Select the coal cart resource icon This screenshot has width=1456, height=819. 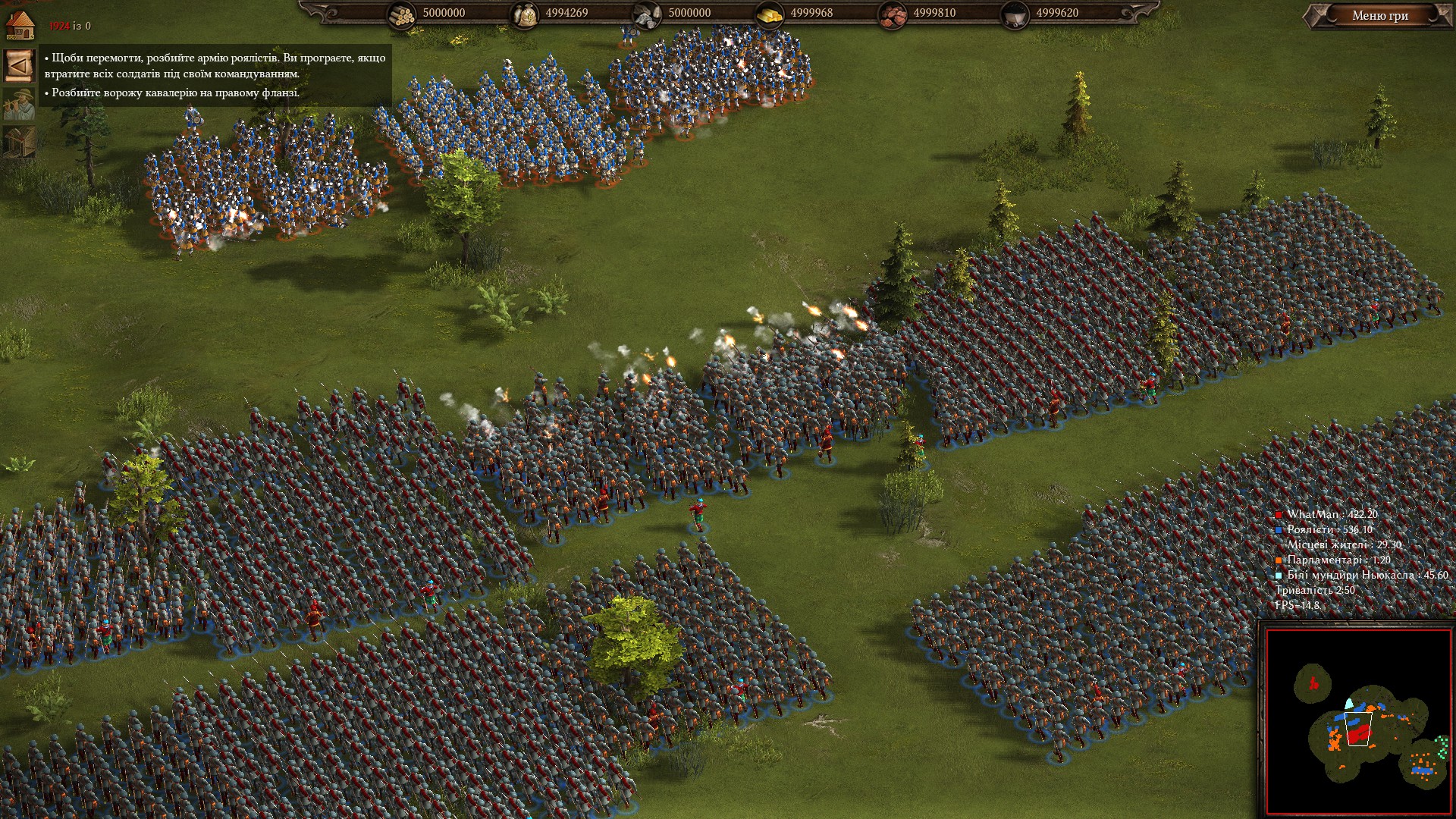click(1015, 14)
